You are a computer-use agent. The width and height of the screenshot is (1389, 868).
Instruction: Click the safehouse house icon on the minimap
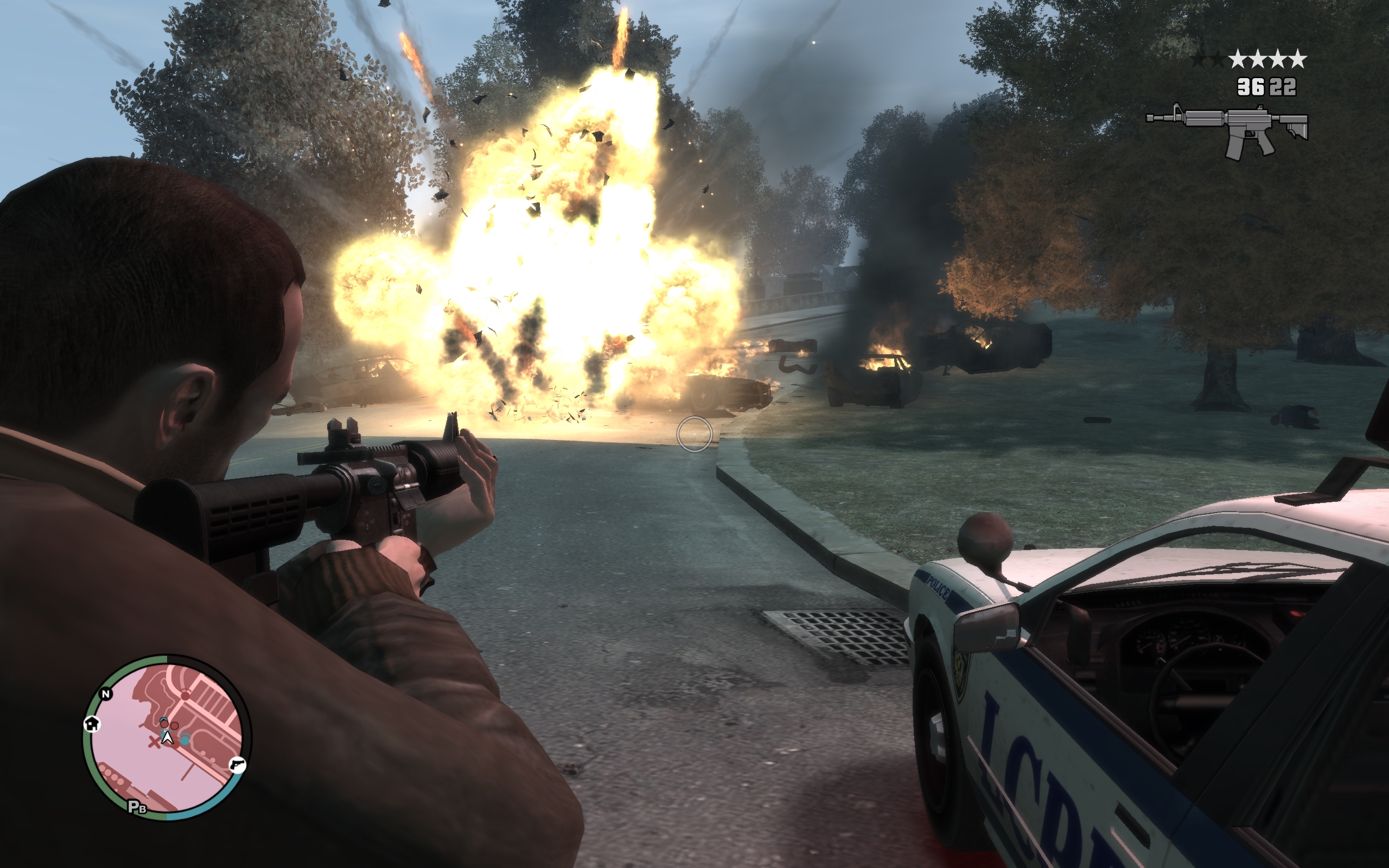92,725
